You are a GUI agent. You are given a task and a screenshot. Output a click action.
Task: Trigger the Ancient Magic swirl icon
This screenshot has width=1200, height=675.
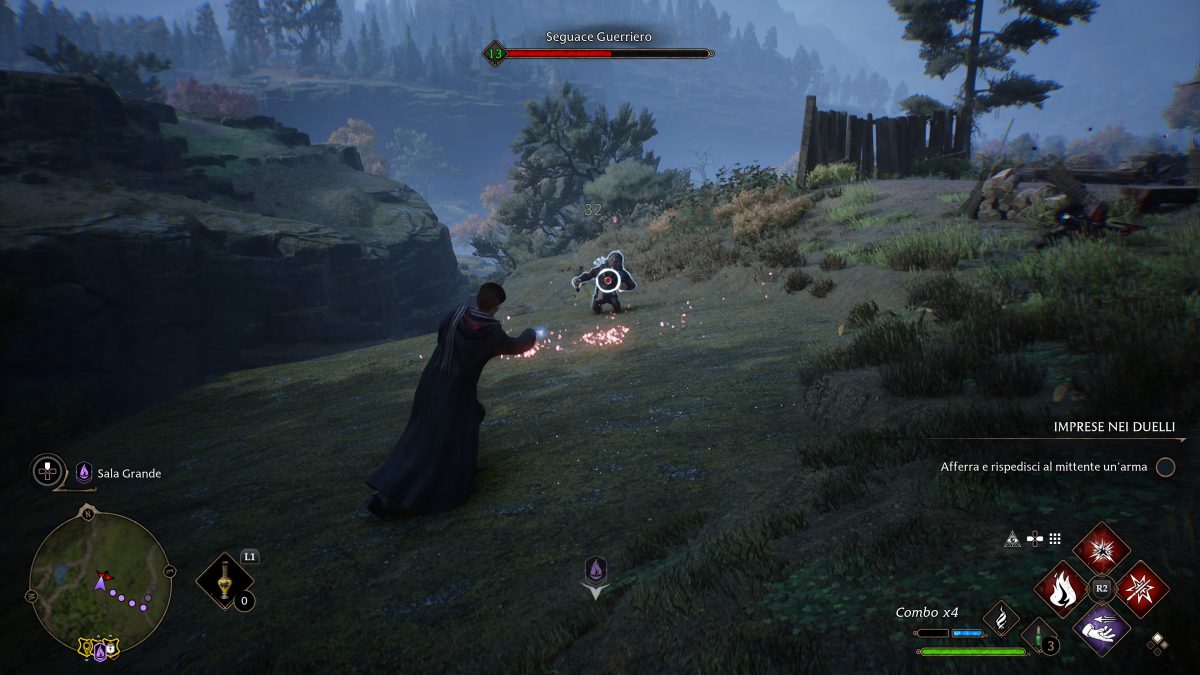pos(1000,619)
